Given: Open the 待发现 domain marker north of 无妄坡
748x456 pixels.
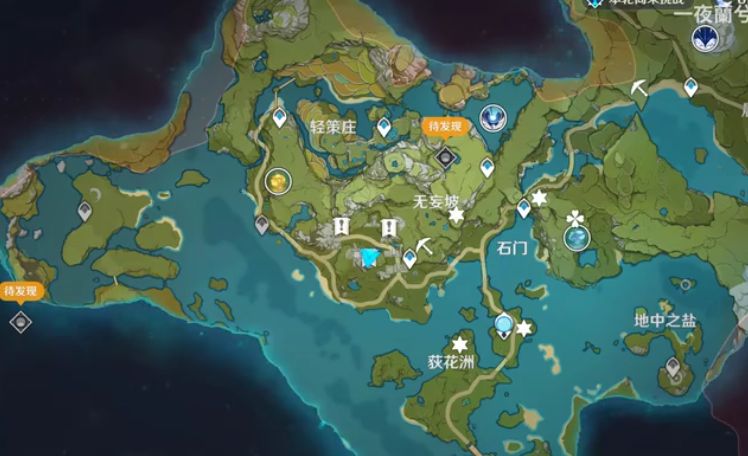Looking at the screenshot, I should tap(446, 155).
